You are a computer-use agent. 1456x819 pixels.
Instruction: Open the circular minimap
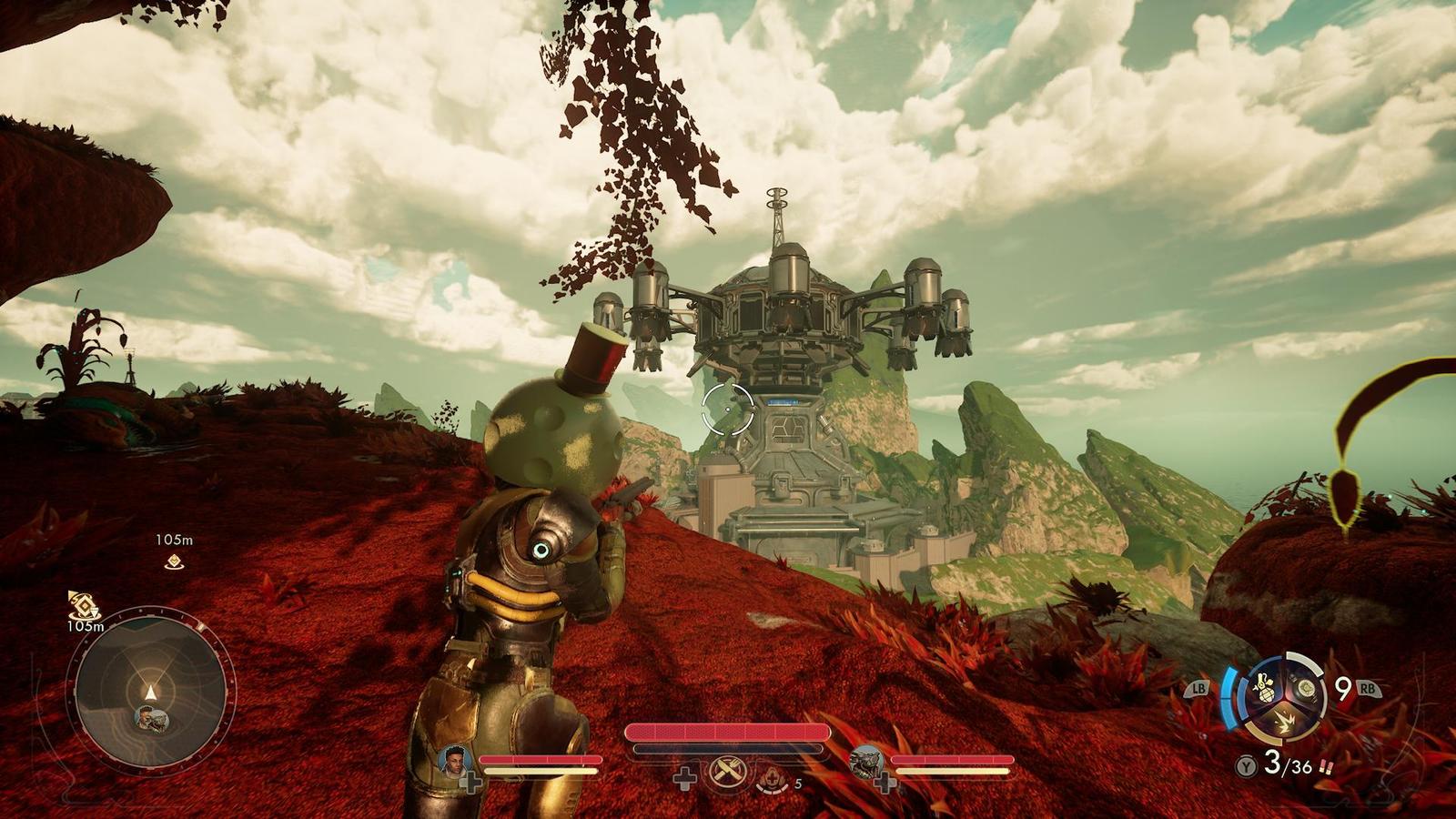pyautogui.click(x=151, y=688)
